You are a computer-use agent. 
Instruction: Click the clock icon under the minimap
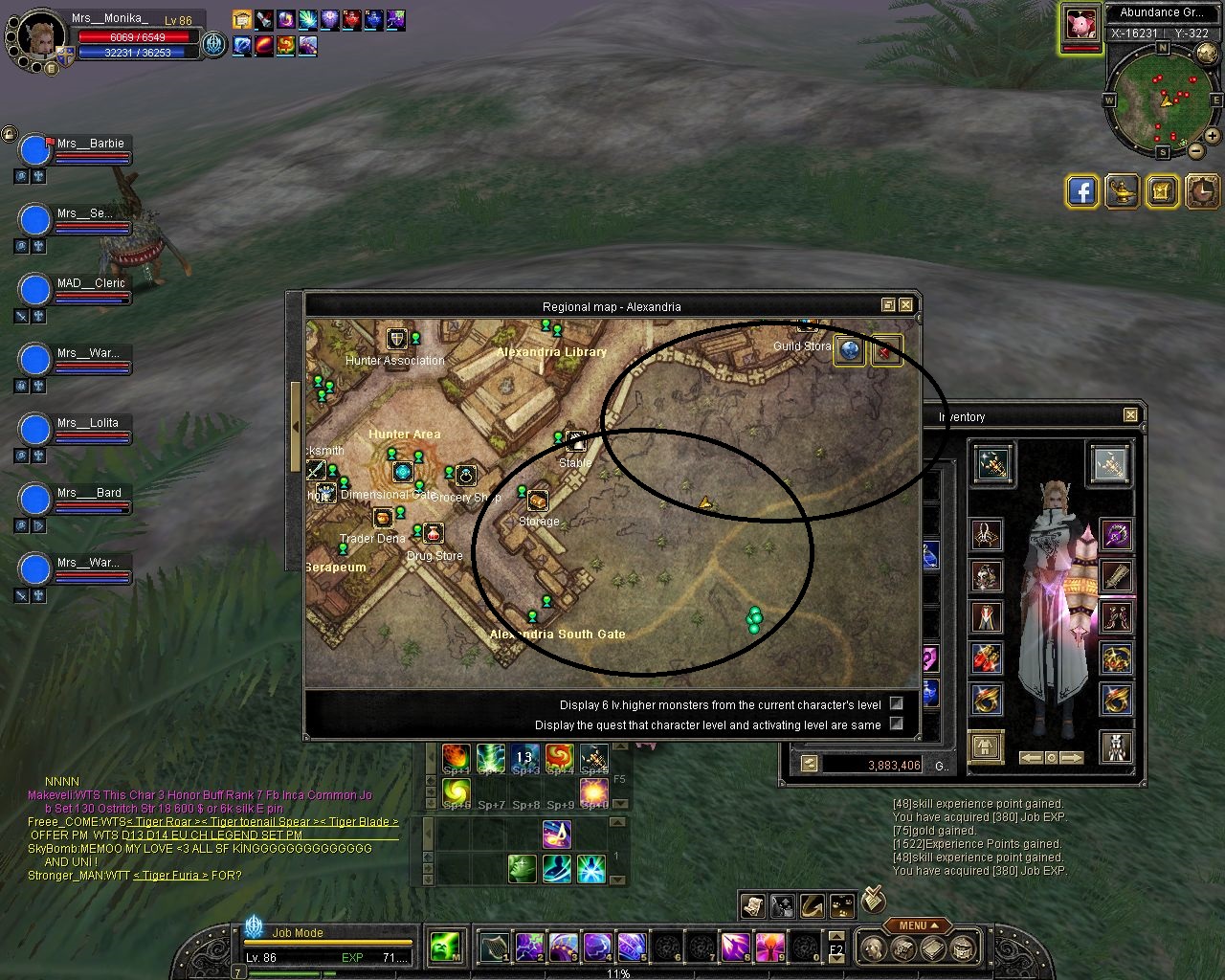(x=1203, y=191)
